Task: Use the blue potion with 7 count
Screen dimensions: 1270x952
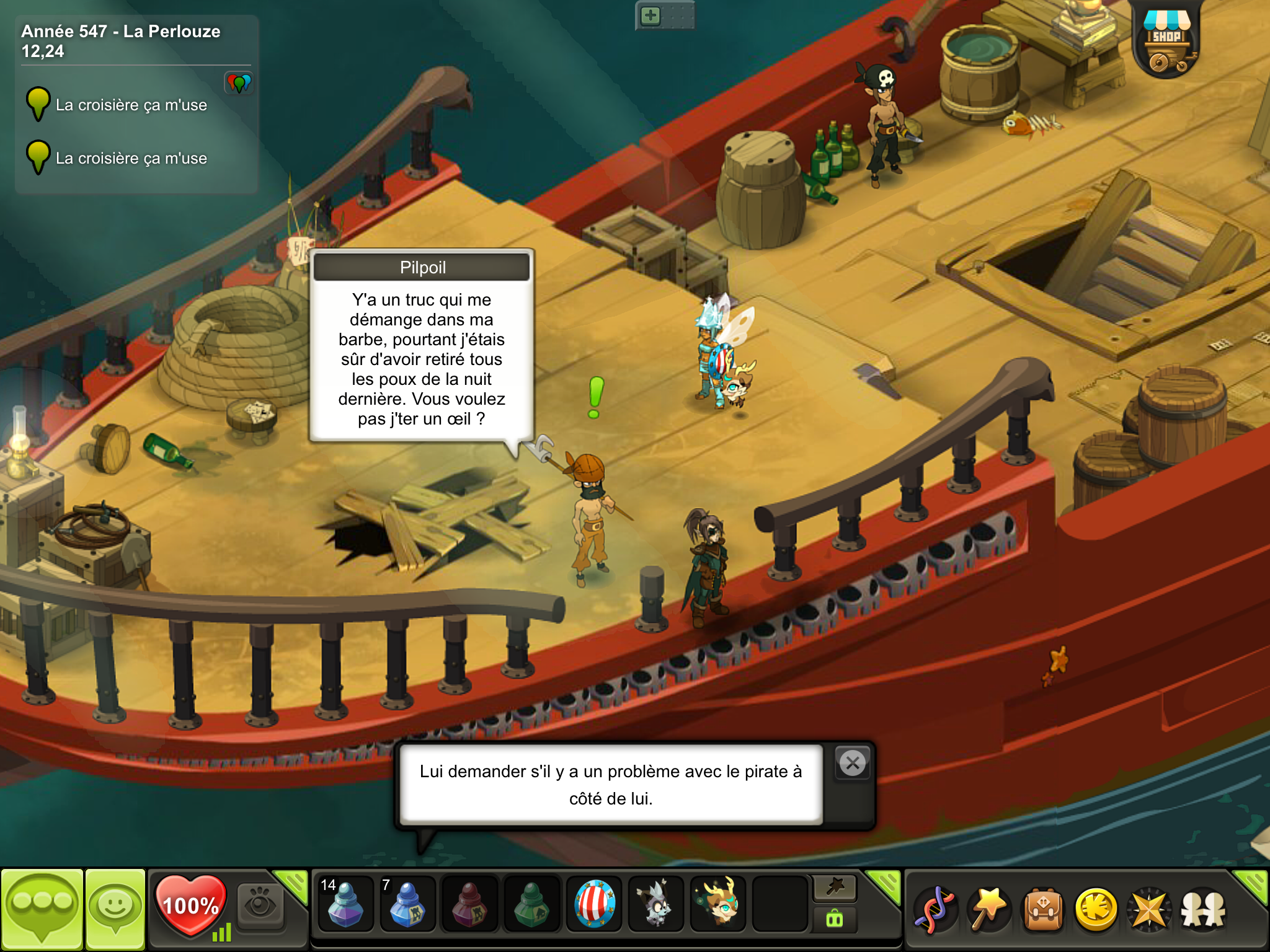Action: 407,906
